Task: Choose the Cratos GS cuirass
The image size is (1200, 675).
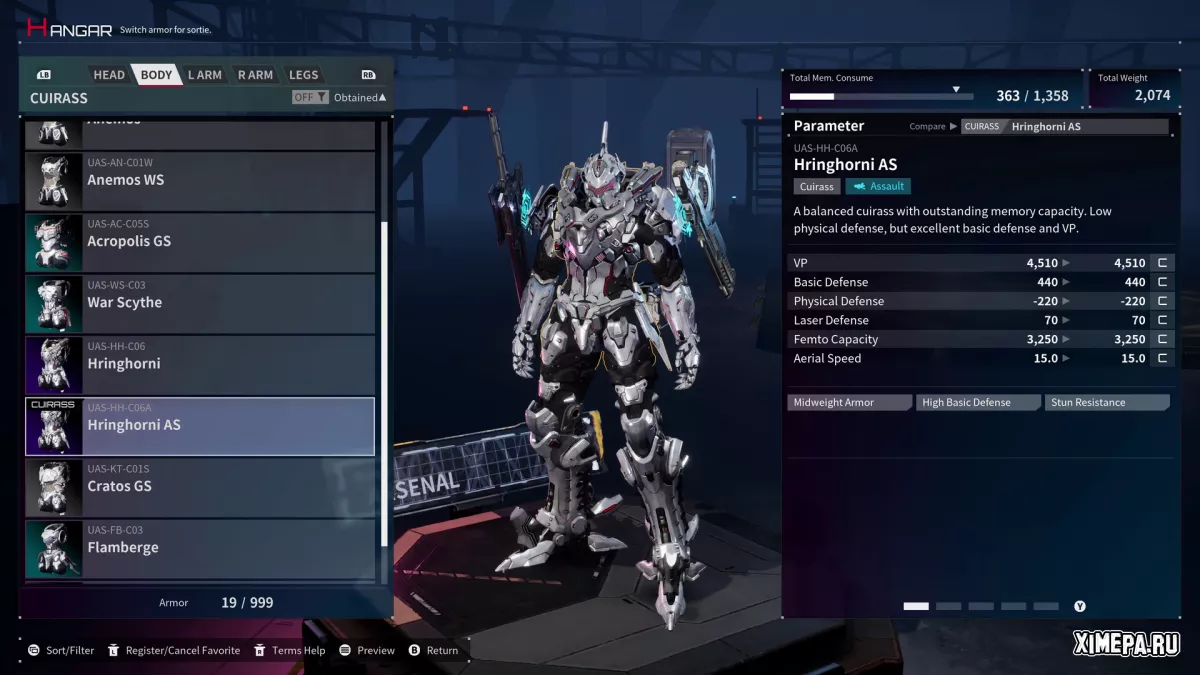Action: [200, 487]
